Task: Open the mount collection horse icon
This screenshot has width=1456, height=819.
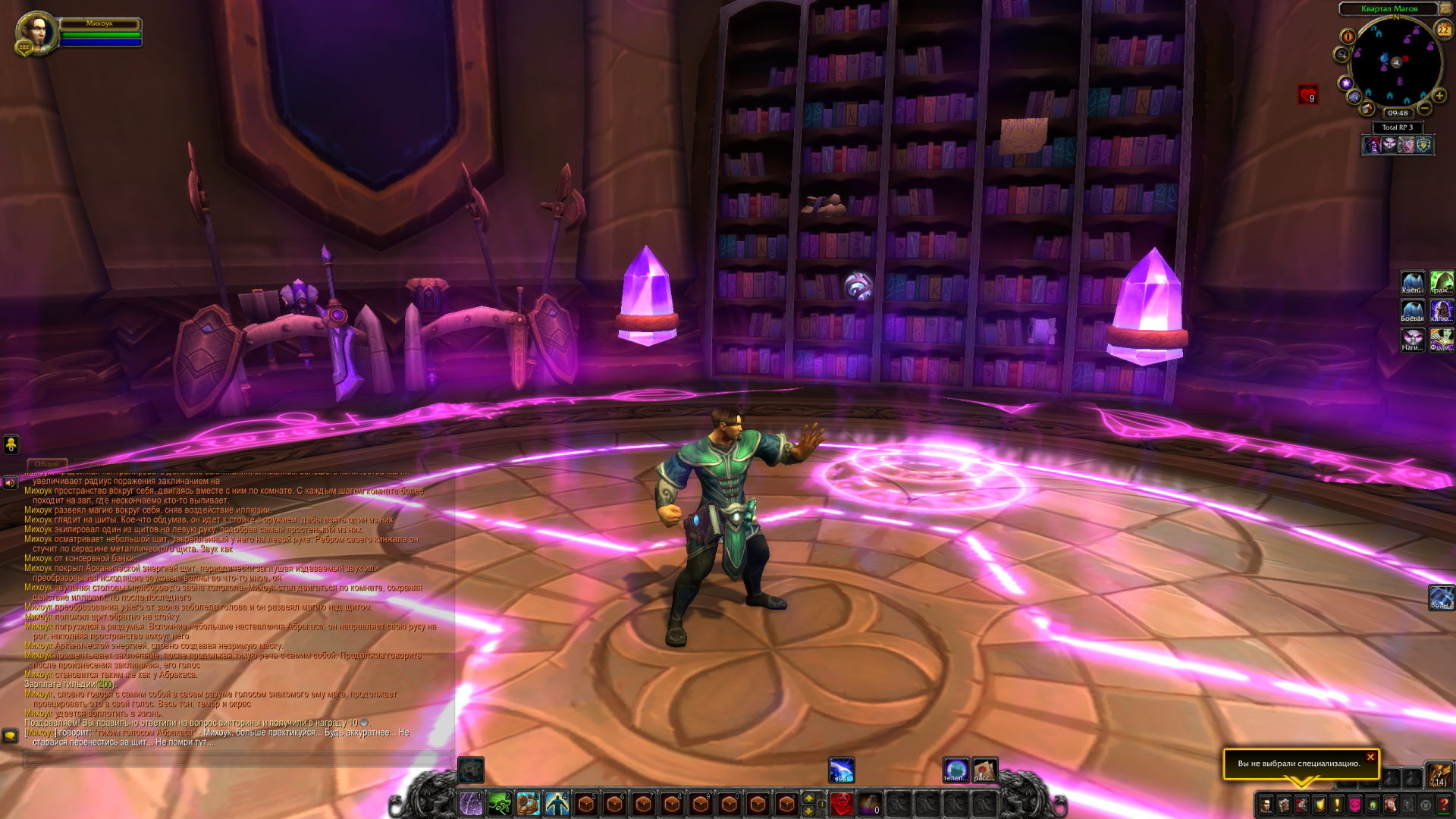Action: (1390, 805)
